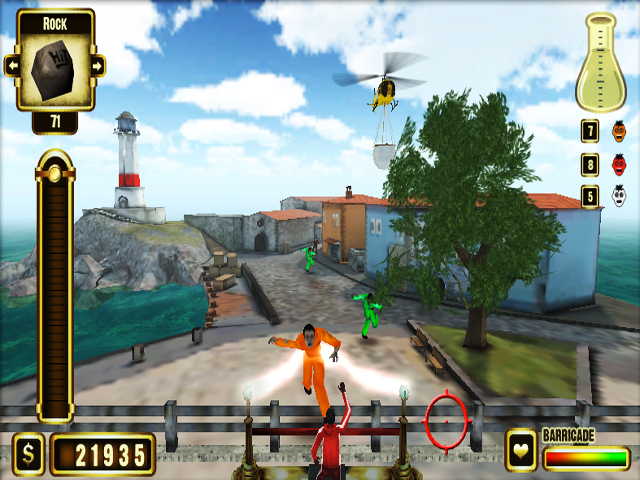Screen dimensions: 640x480
Task: Click the red enemy face icon
Action: click(x=619, y=163)
